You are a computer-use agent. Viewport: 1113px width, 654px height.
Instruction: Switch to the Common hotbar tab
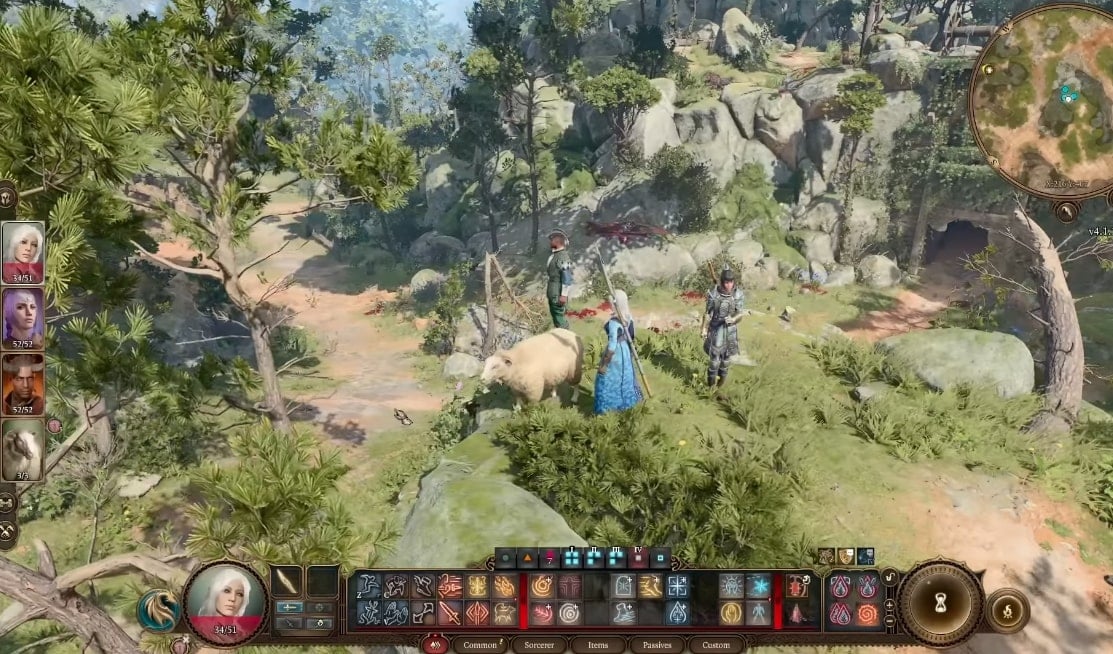pyautogui.click(x=480, y=645)
